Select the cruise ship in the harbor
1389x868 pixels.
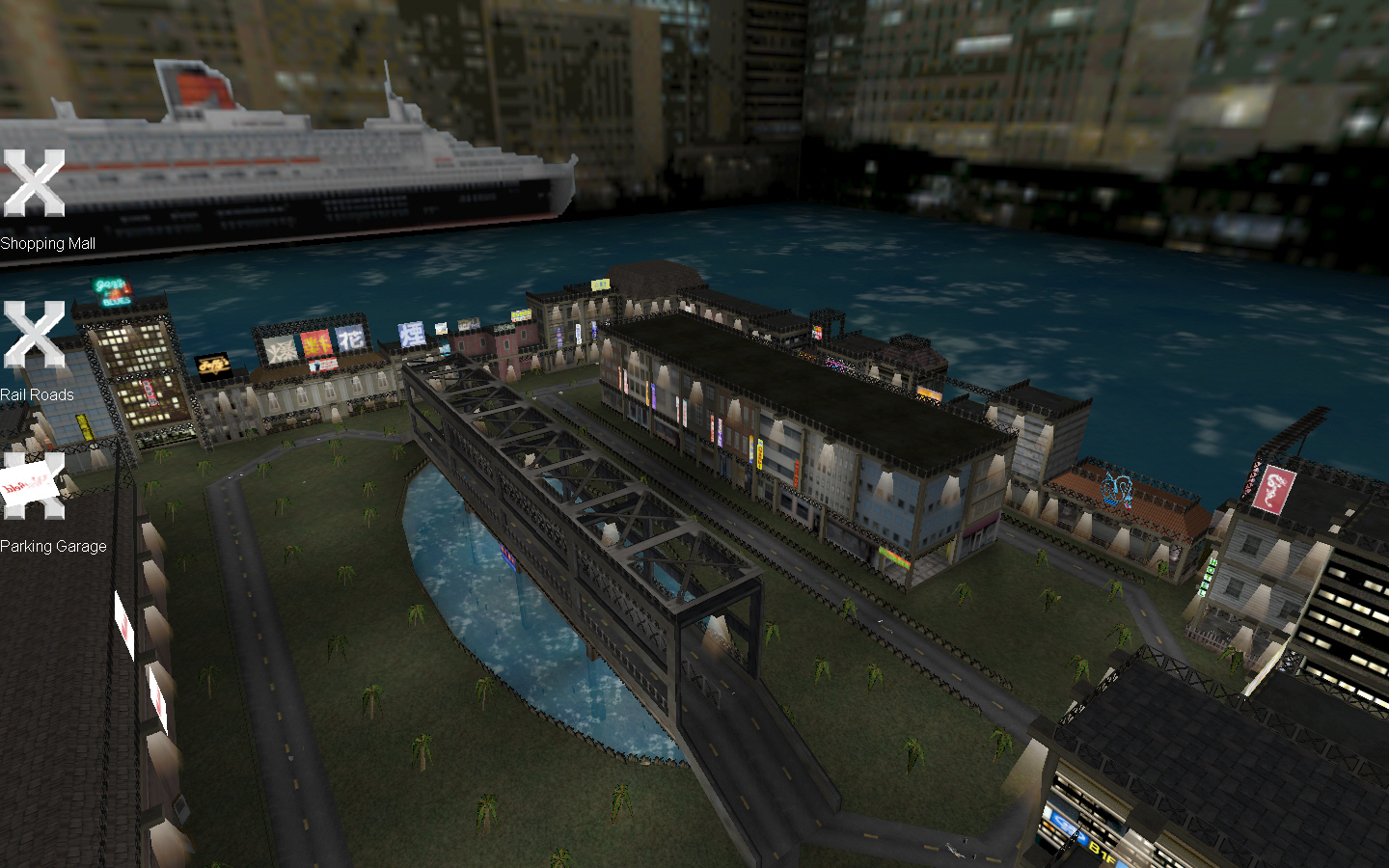(x=289, y=145)
